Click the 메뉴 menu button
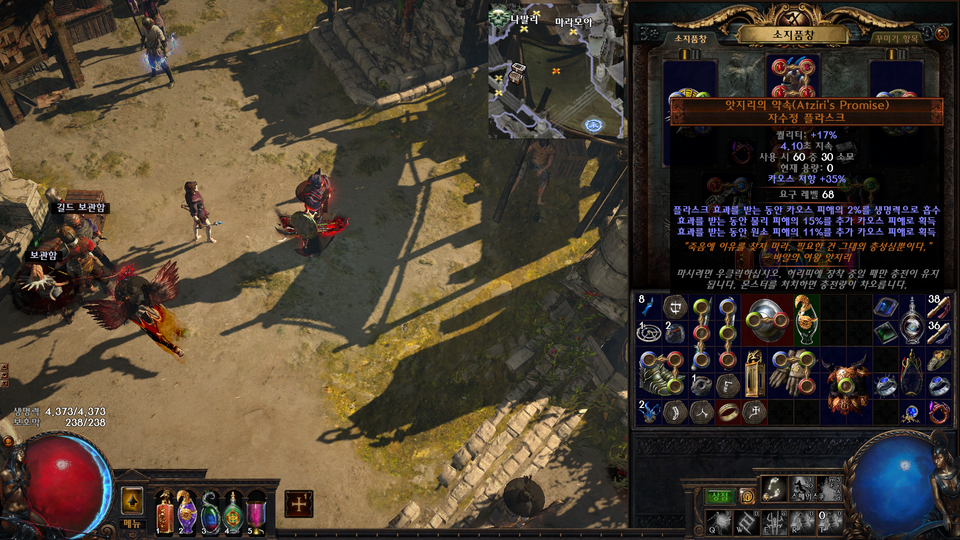 [x=134, y=524]
